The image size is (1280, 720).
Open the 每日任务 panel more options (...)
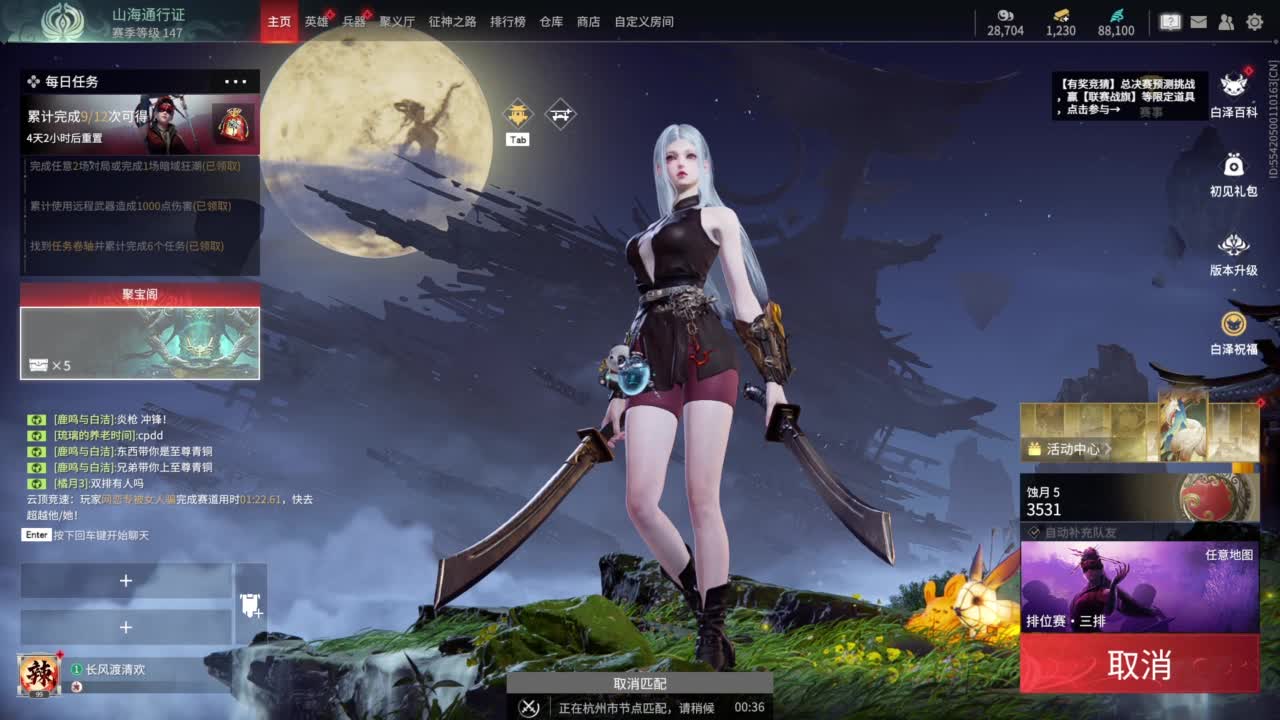235,81
